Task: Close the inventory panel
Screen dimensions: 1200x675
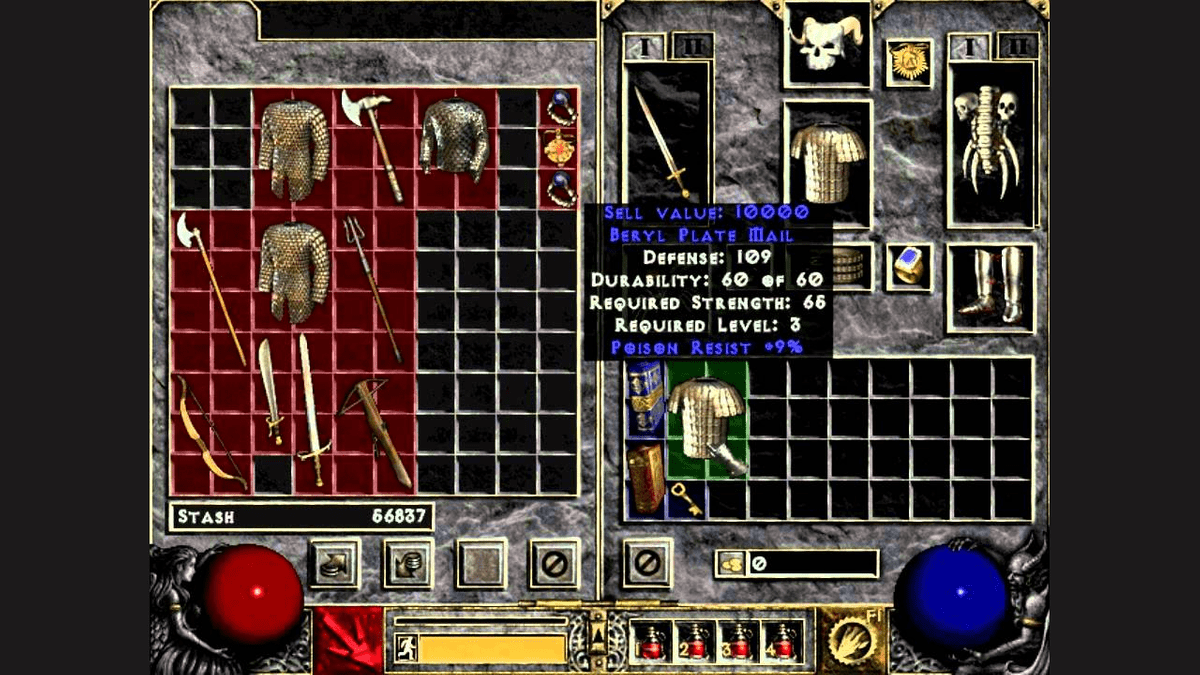Action: pos(647,563)
